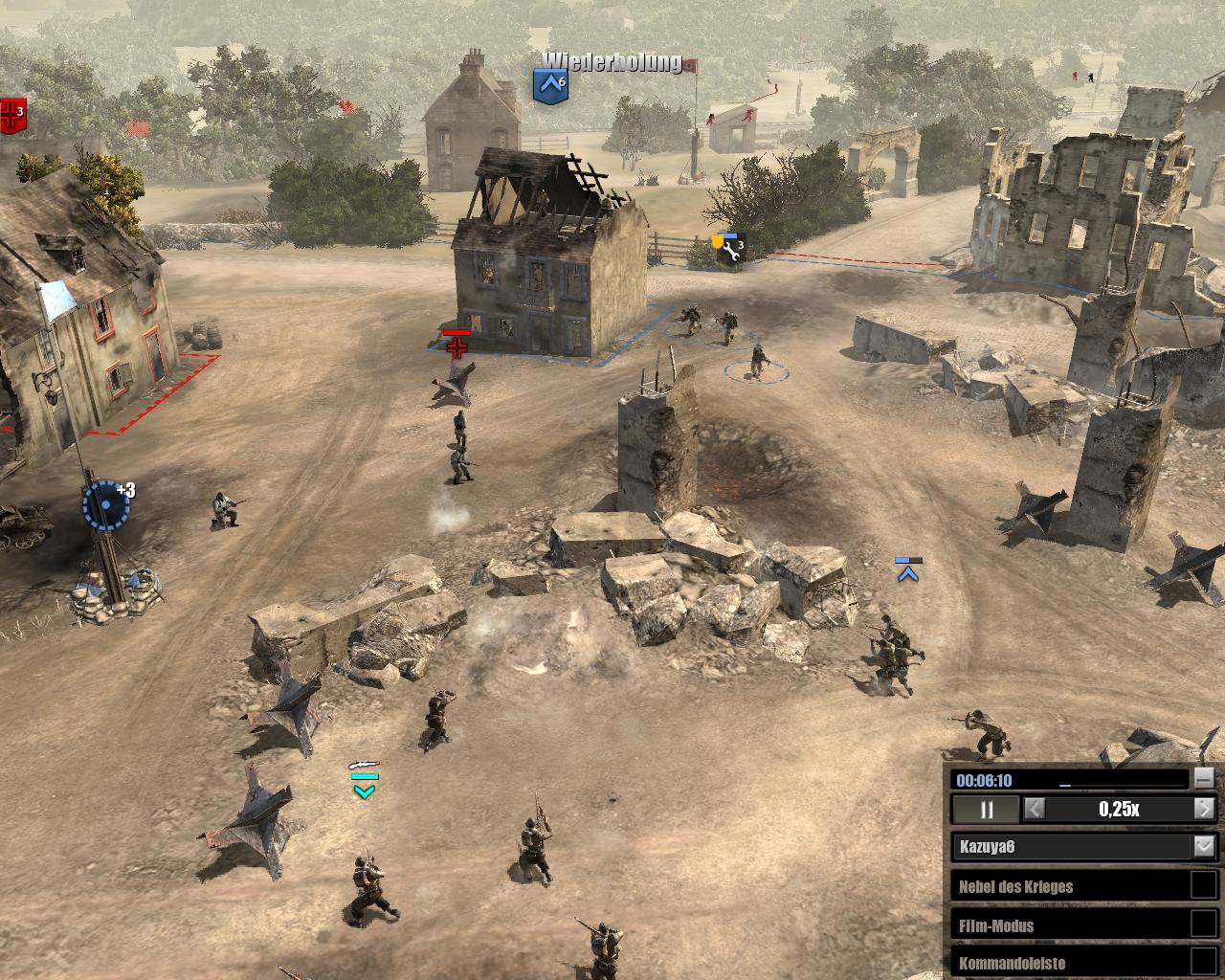Select the engineer squad wrench icon
Viewport: 1225px width, 980px height.
(733, 251)
